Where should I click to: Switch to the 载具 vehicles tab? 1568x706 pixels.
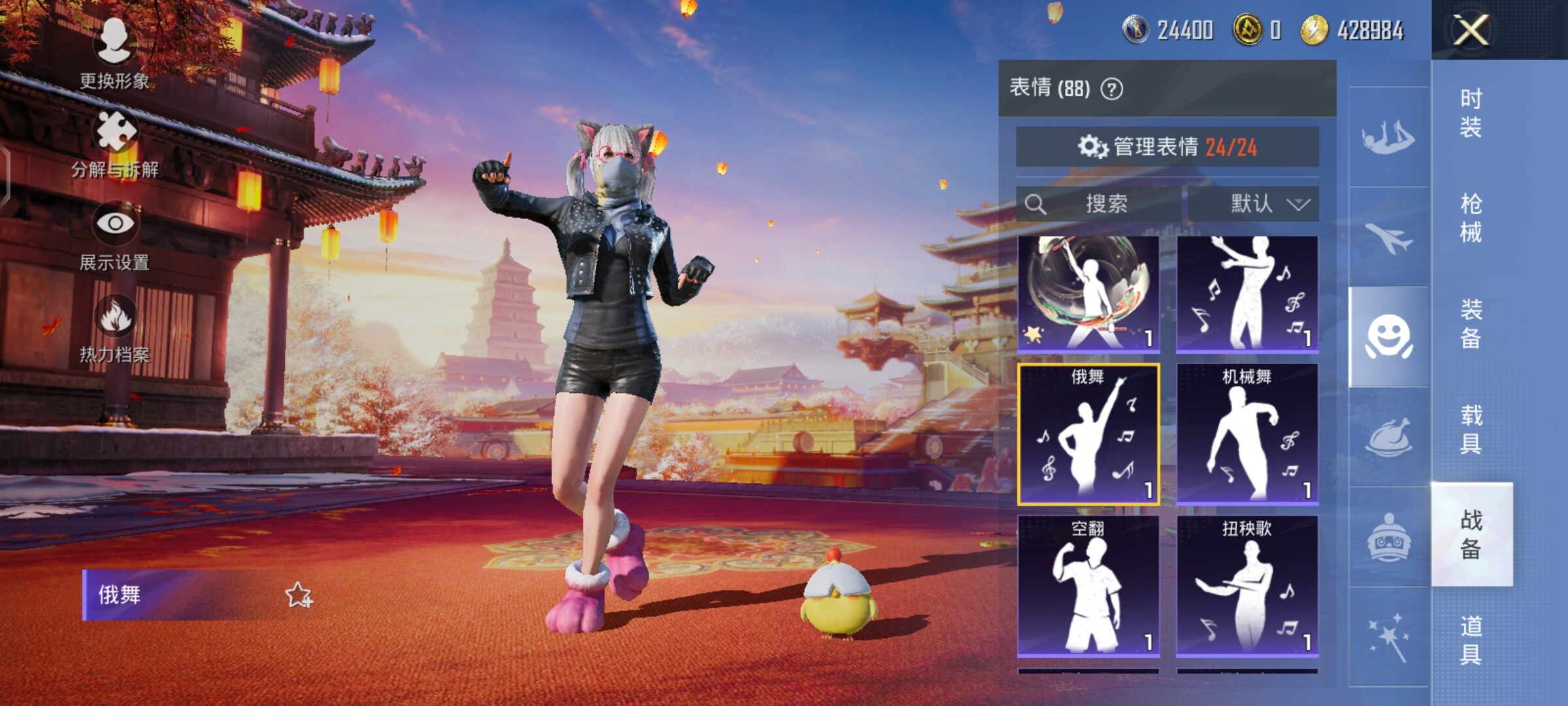[1471, 429]
